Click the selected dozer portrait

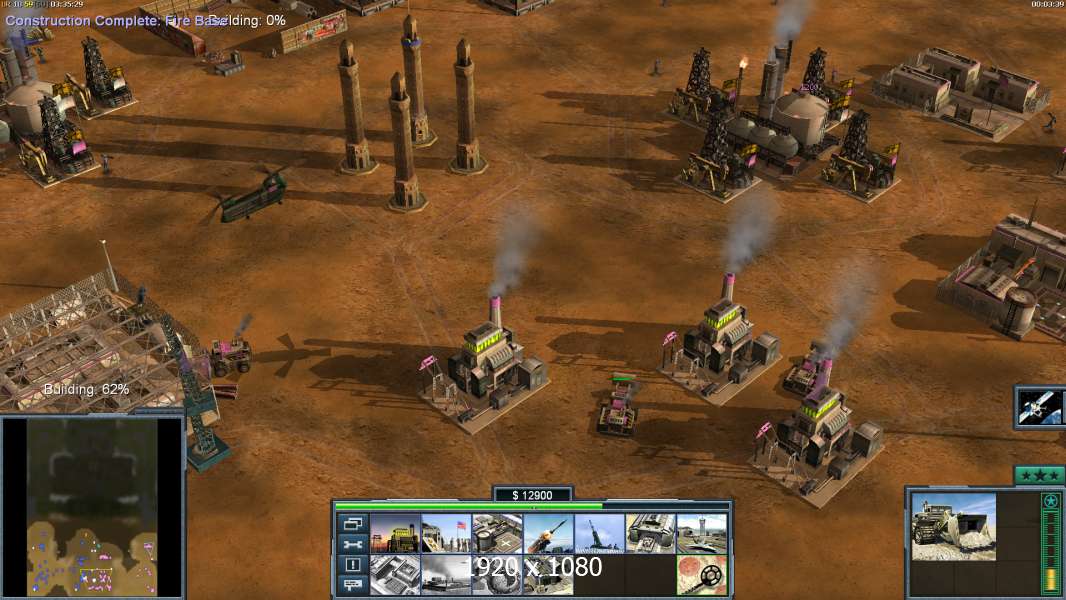coord(953,526)
